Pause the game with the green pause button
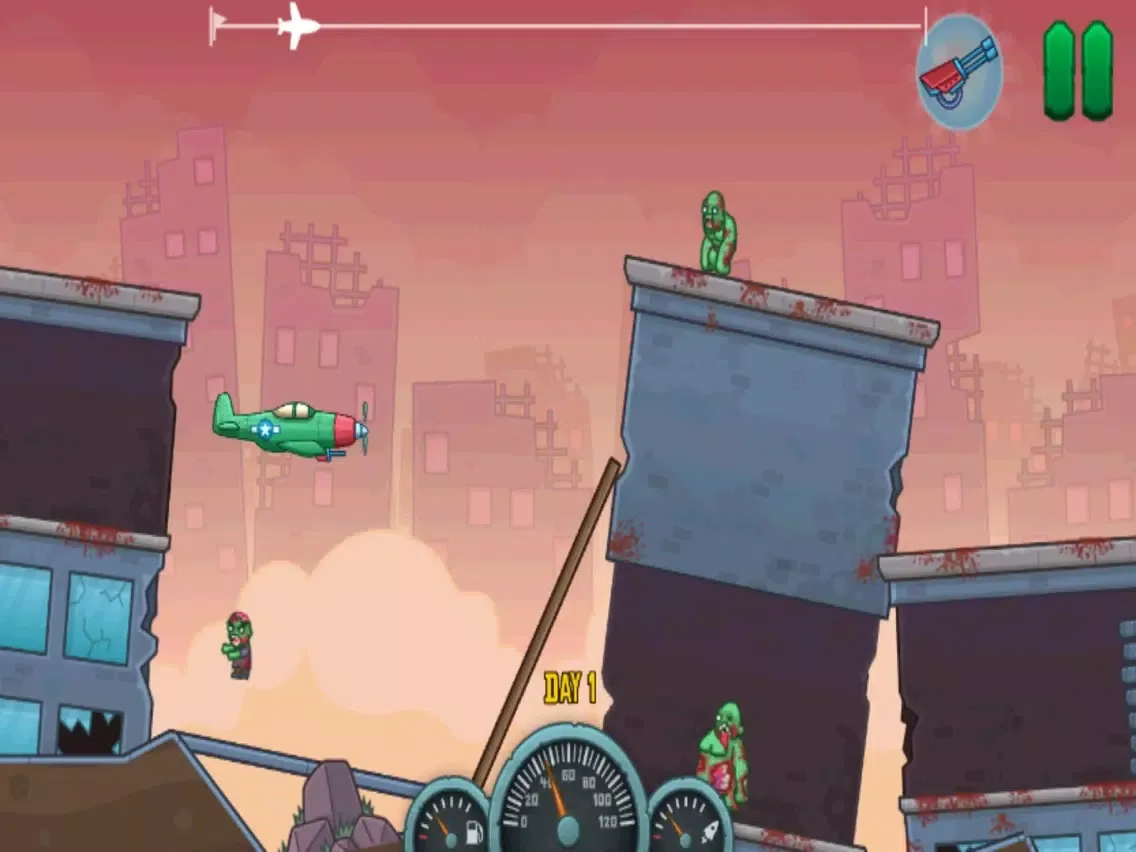The height and width of the screenshot is (852, 1136). coord(1078,71)
